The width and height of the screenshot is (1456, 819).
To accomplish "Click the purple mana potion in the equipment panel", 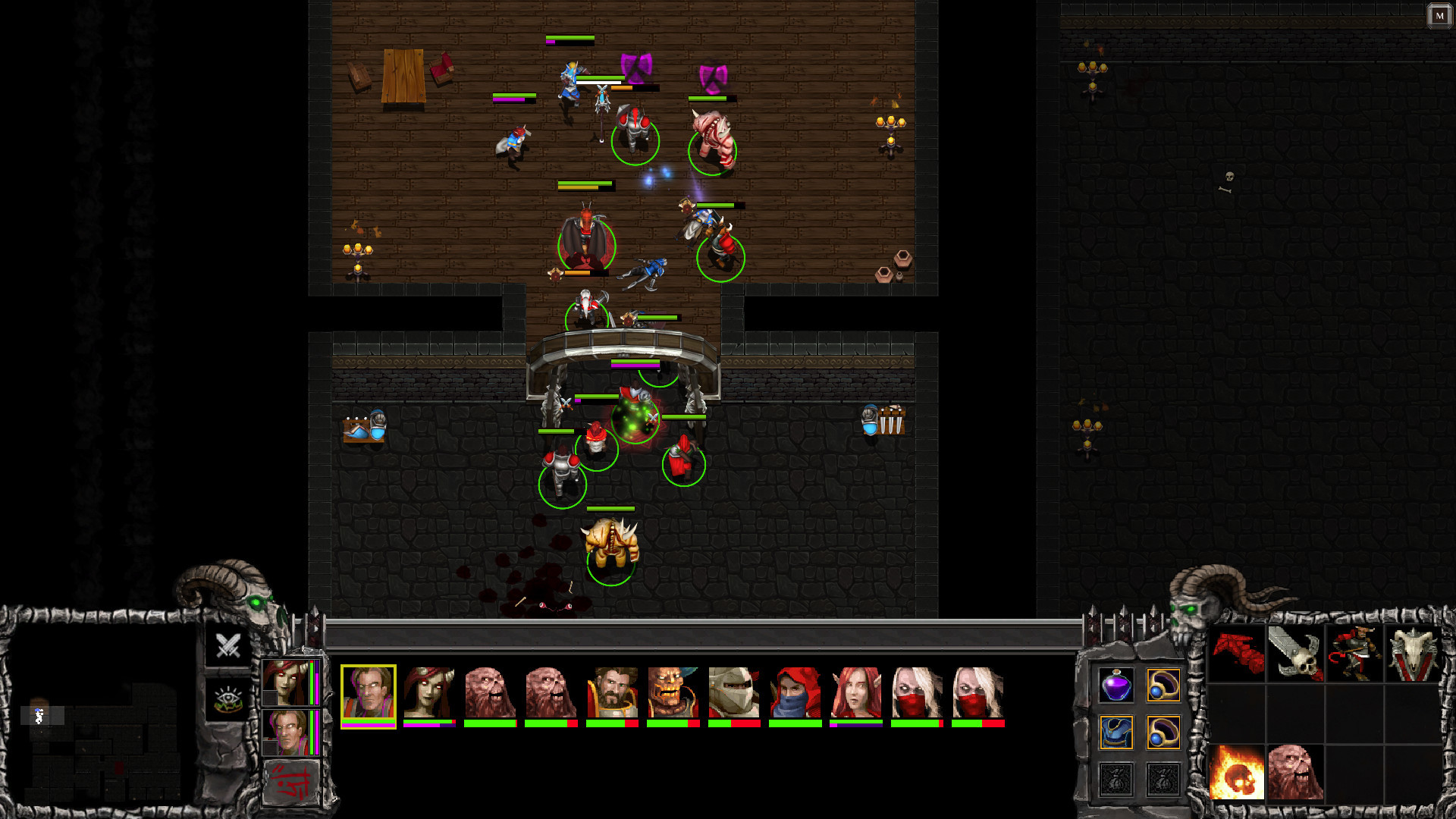I will tap(1116, 686).
